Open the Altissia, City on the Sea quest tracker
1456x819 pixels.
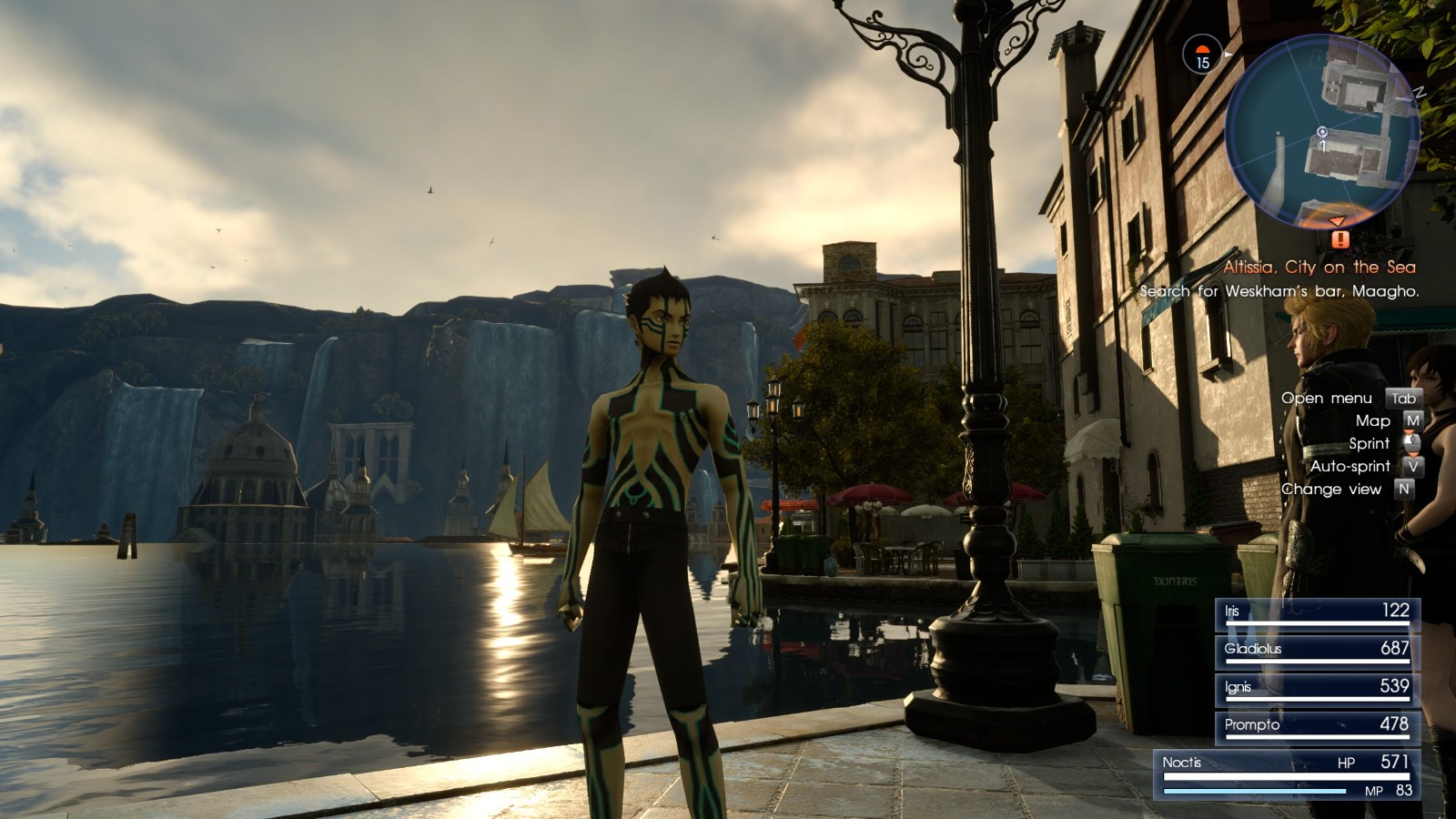1319,268
